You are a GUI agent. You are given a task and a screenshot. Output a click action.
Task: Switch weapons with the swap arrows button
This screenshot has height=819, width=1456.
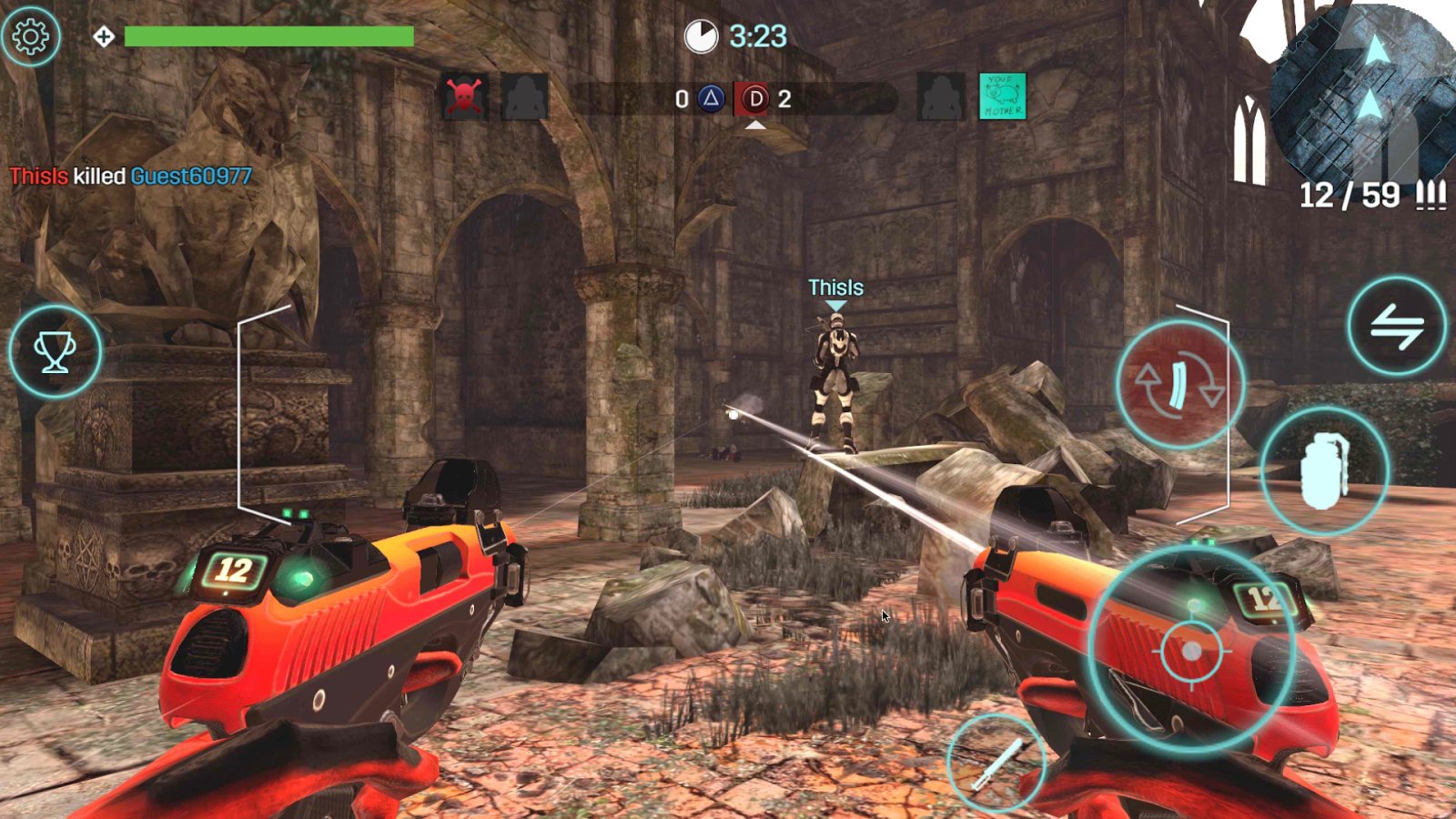pos(1397,327)
